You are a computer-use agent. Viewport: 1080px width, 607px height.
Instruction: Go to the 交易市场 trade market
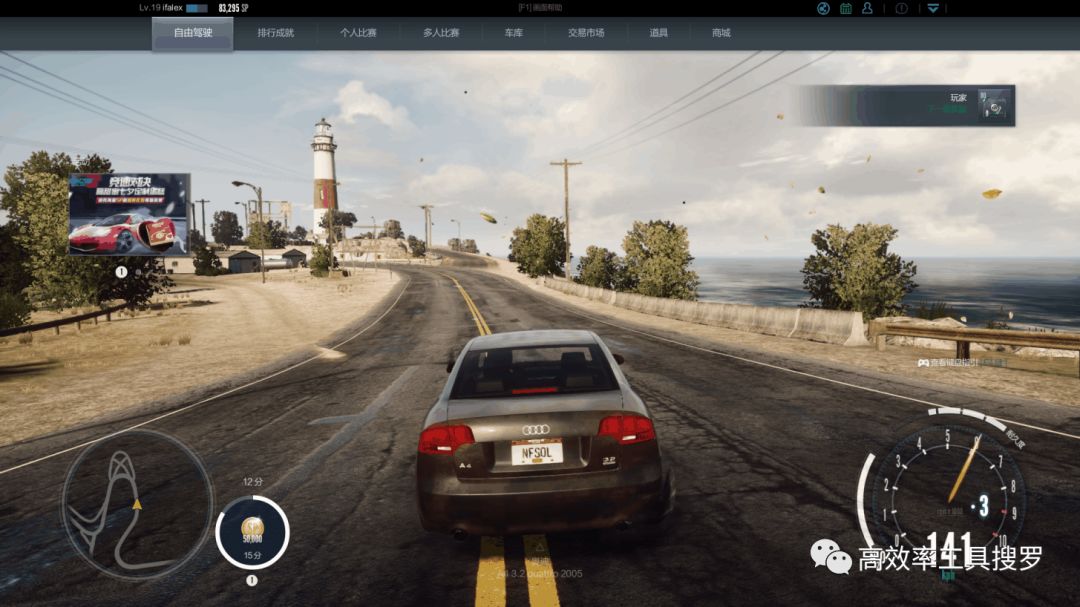point(586,33)
